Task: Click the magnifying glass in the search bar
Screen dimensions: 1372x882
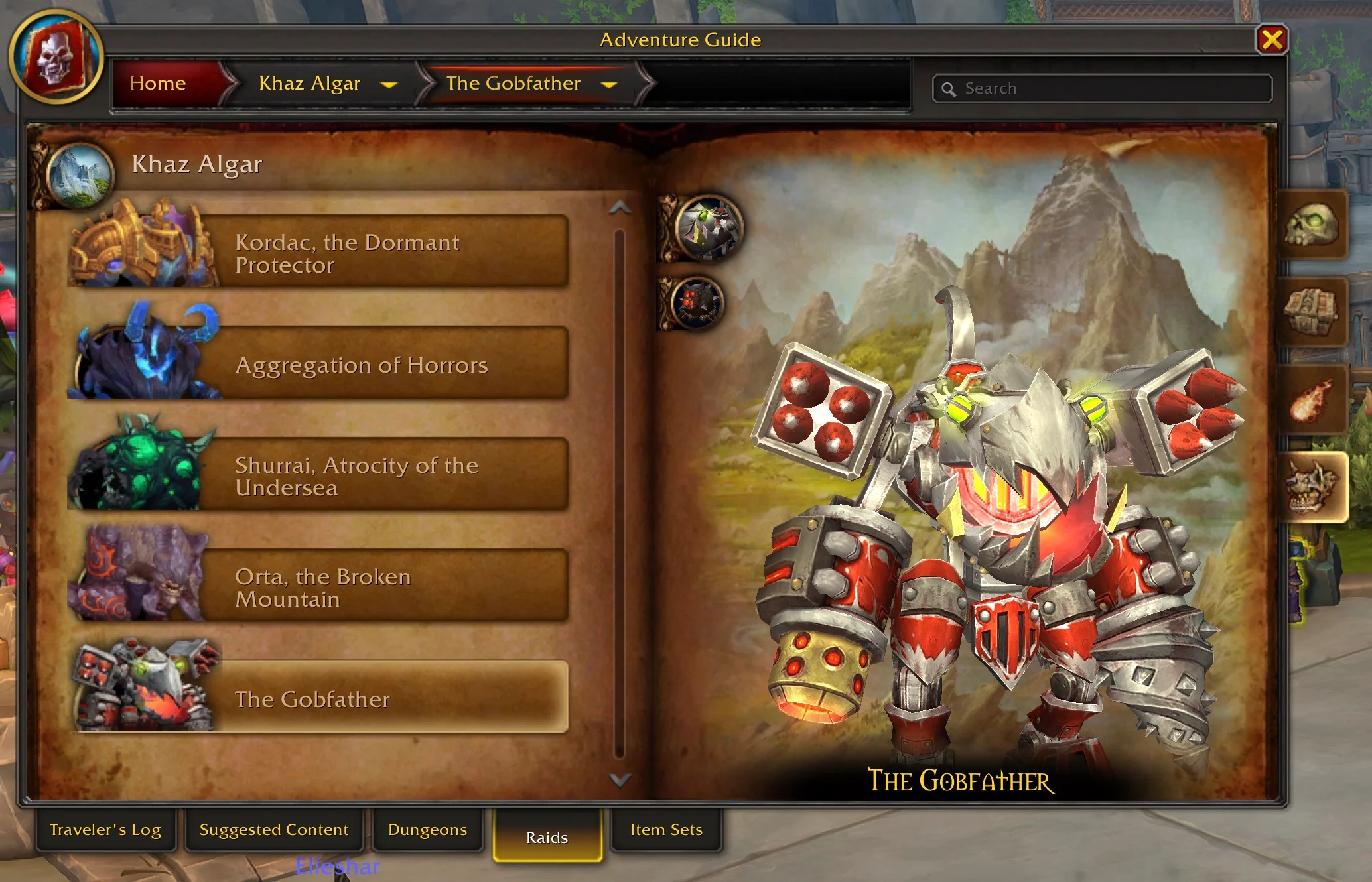Action: point(950,88)
